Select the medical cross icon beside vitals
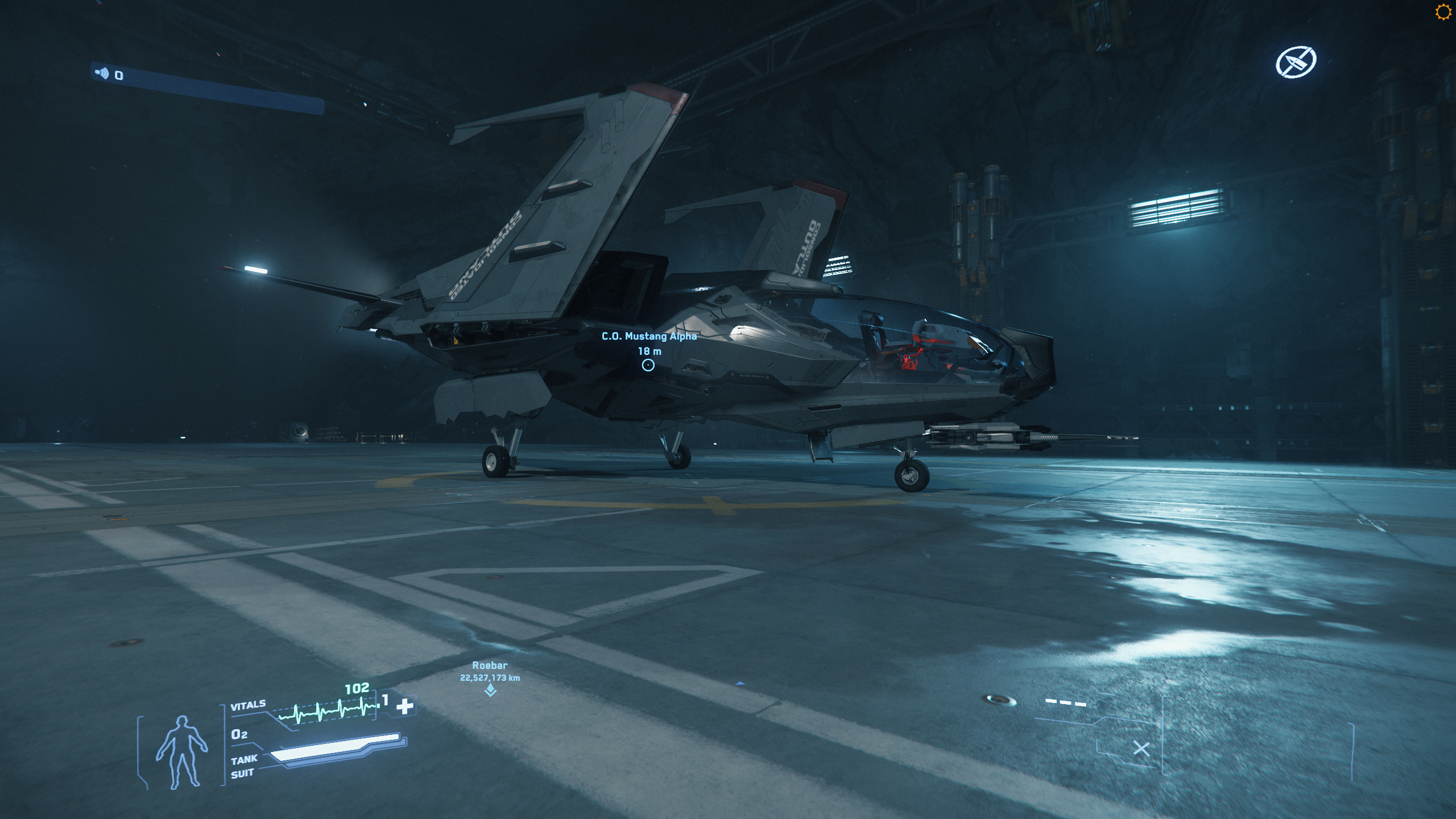 click(x=405, y=706)
